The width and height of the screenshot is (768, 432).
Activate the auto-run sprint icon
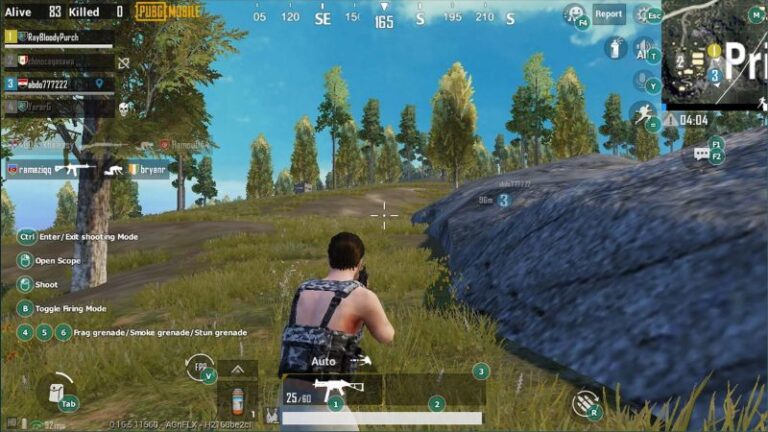(641, 112)
